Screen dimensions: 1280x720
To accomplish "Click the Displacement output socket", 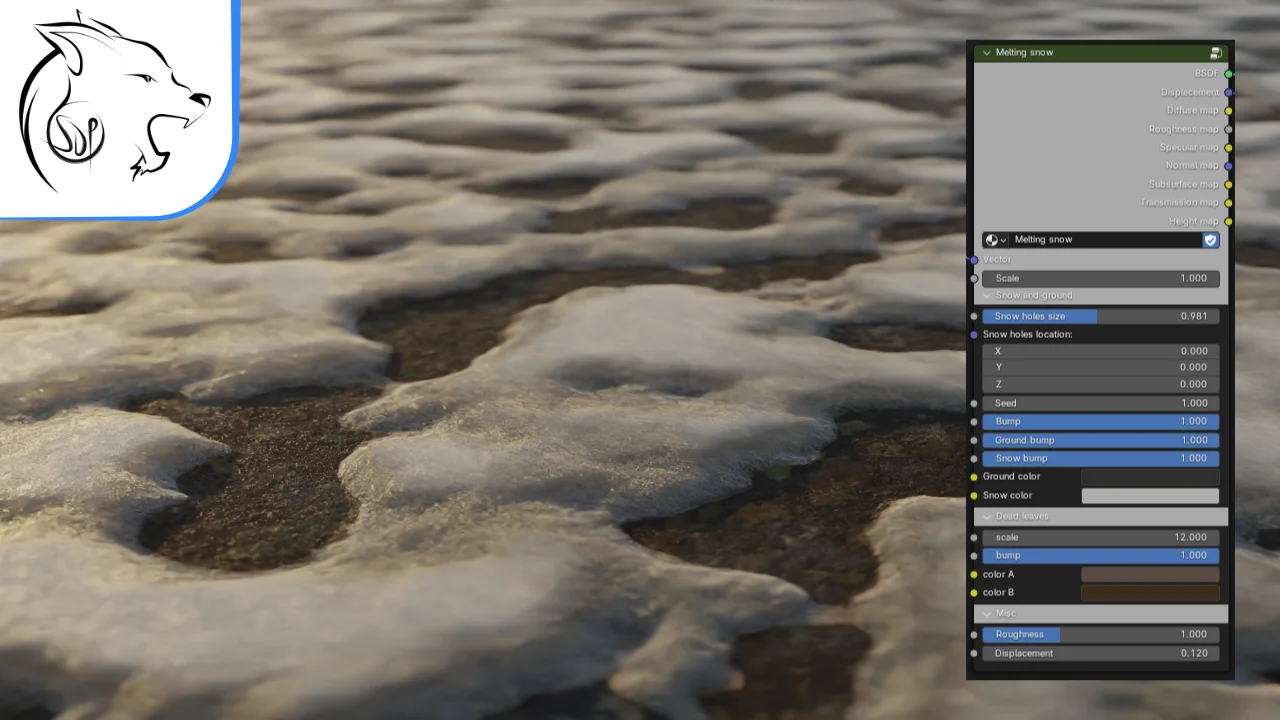I will pos(1229,91).
